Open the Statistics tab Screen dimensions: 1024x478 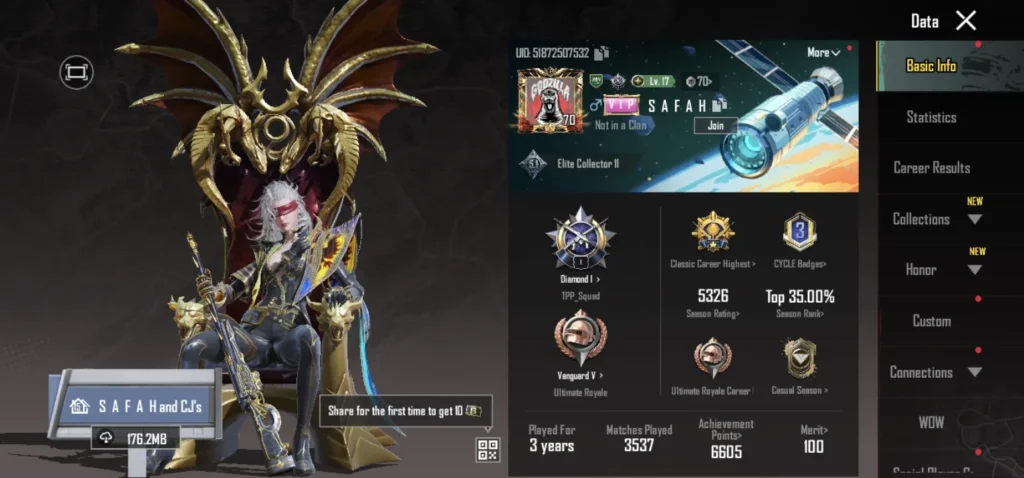tap(931, 117)
